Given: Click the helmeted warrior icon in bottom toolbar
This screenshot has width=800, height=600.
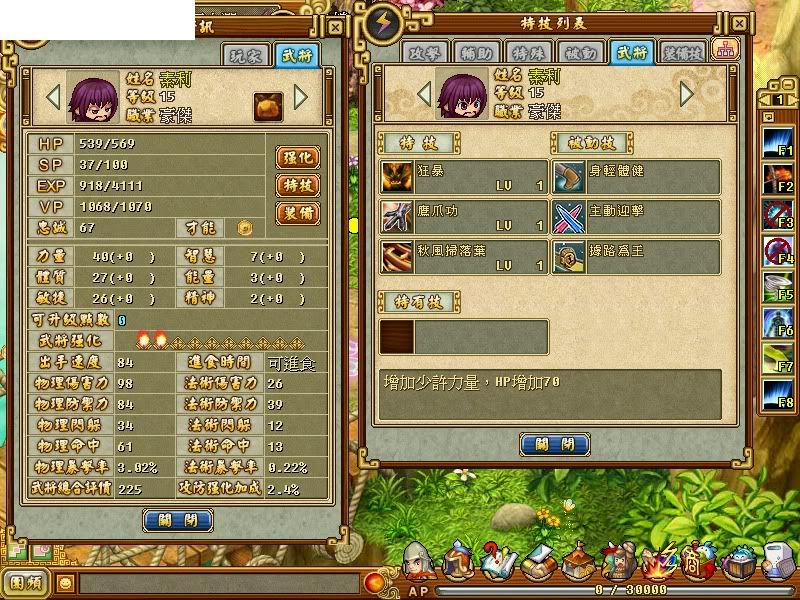Looking at the screenshot, I should pos(418,563).
